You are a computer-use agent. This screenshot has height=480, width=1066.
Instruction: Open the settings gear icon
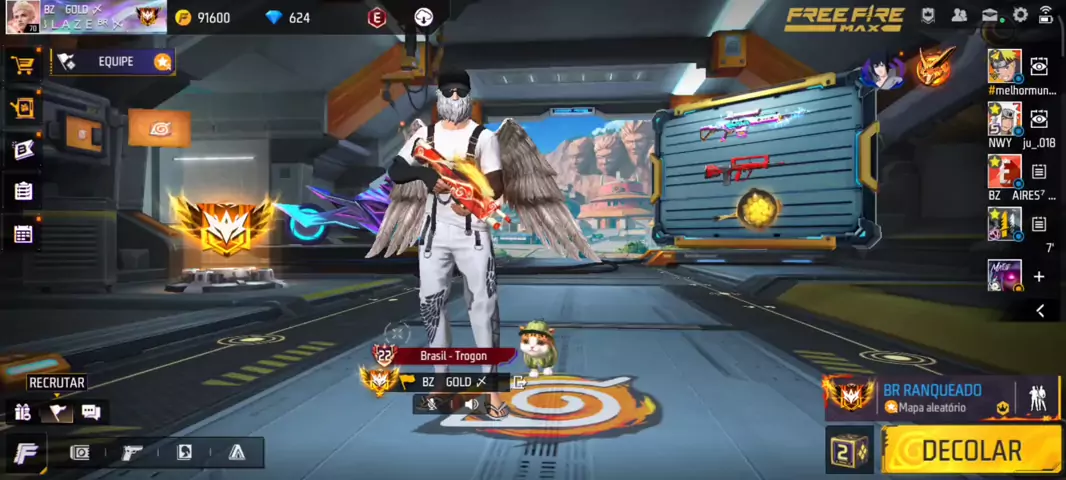1020,15
